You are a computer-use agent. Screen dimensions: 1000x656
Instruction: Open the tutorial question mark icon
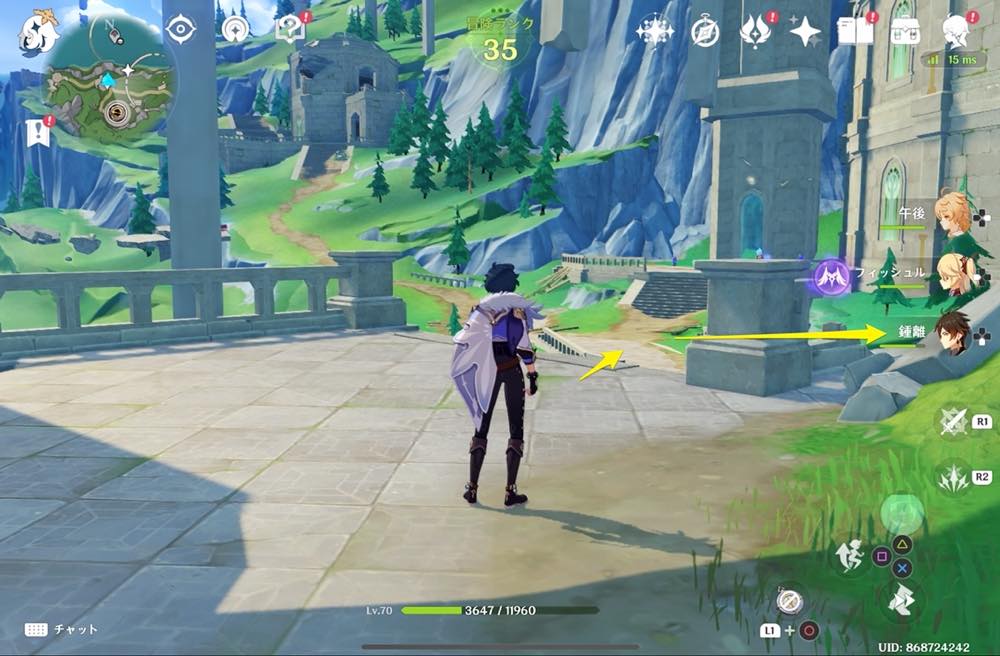pos(288,29)
